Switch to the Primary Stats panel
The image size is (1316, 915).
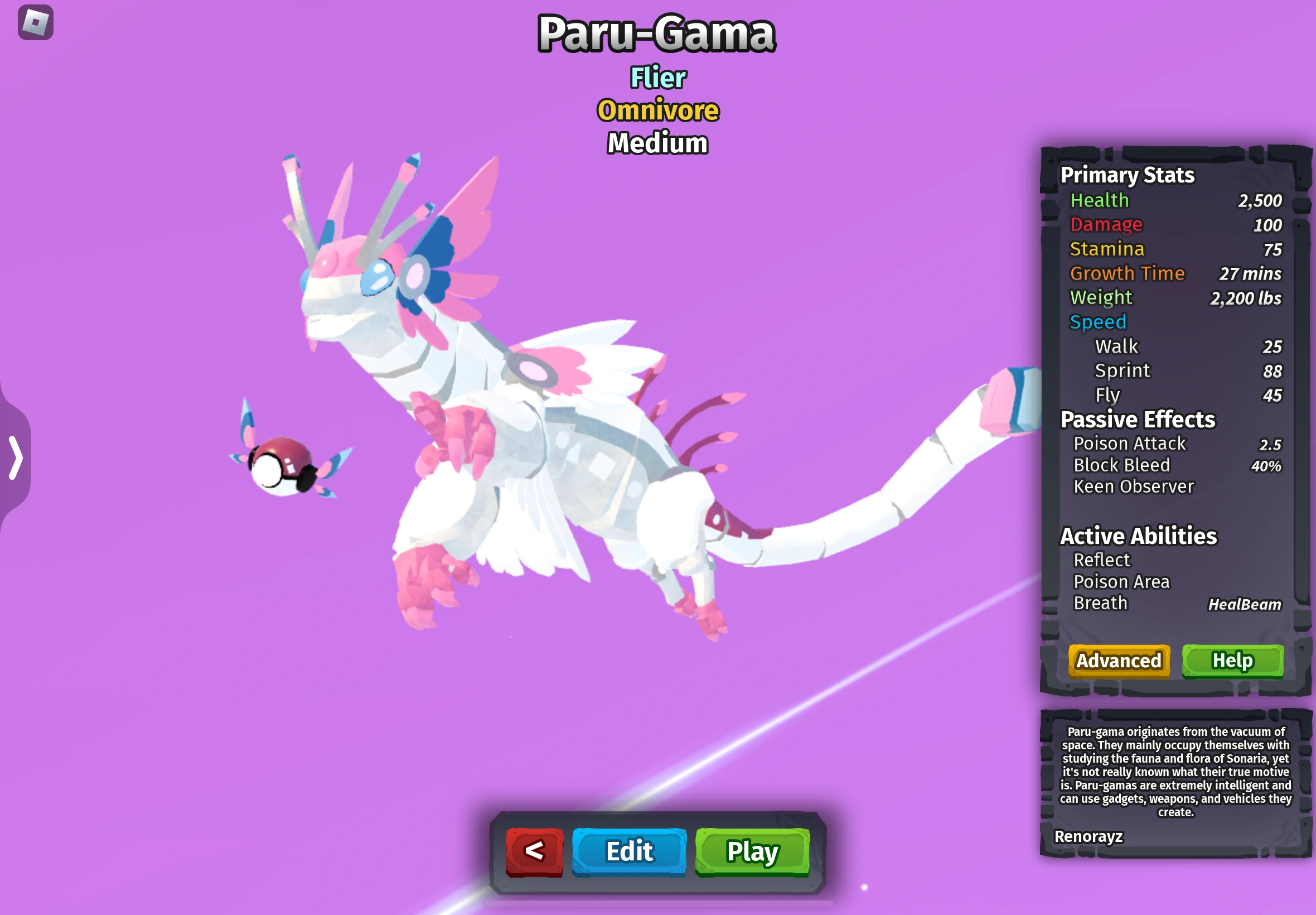[x=1127, y=175]
